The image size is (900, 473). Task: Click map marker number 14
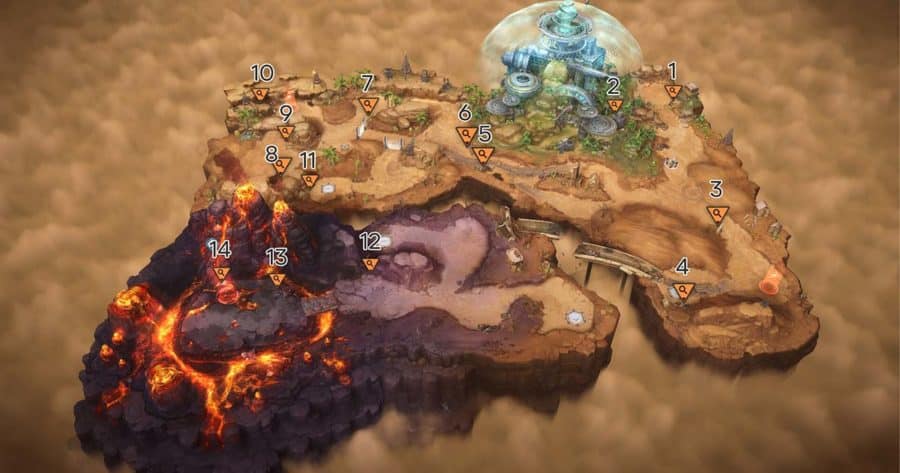(221, 272)
